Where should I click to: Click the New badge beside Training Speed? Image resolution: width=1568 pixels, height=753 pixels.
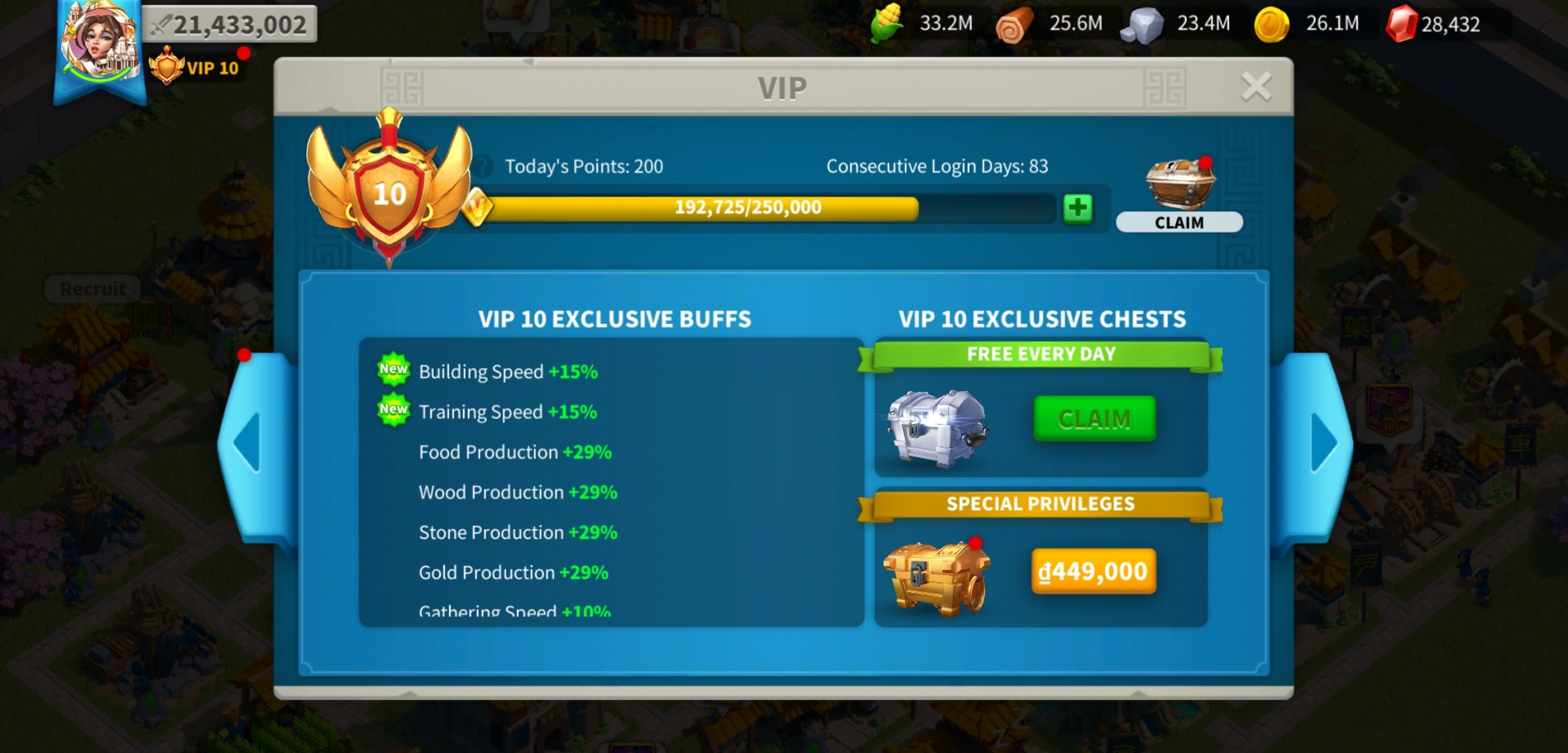(393, 411)
